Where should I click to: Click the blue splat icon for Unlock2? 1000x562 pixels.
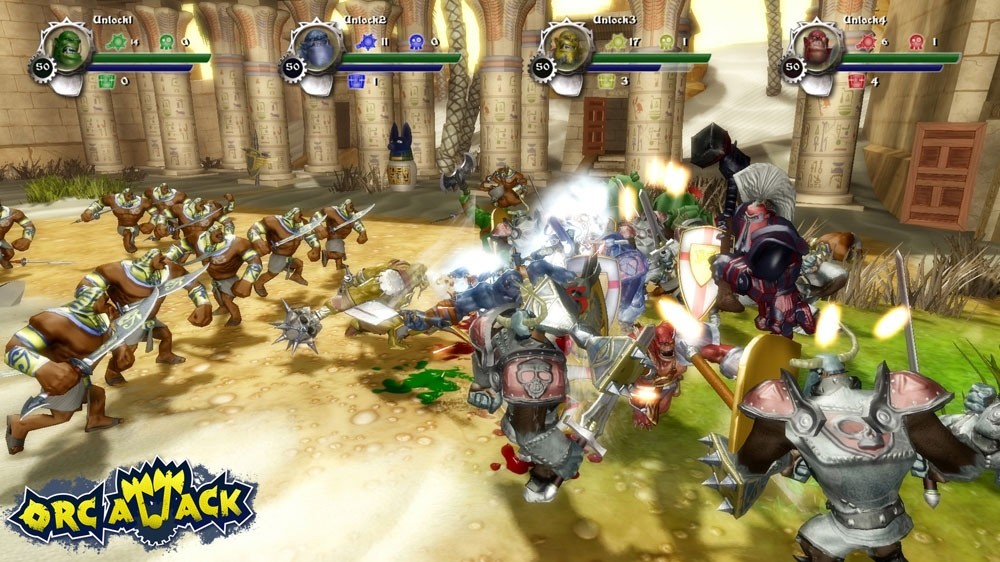click(x=366, y=42)
